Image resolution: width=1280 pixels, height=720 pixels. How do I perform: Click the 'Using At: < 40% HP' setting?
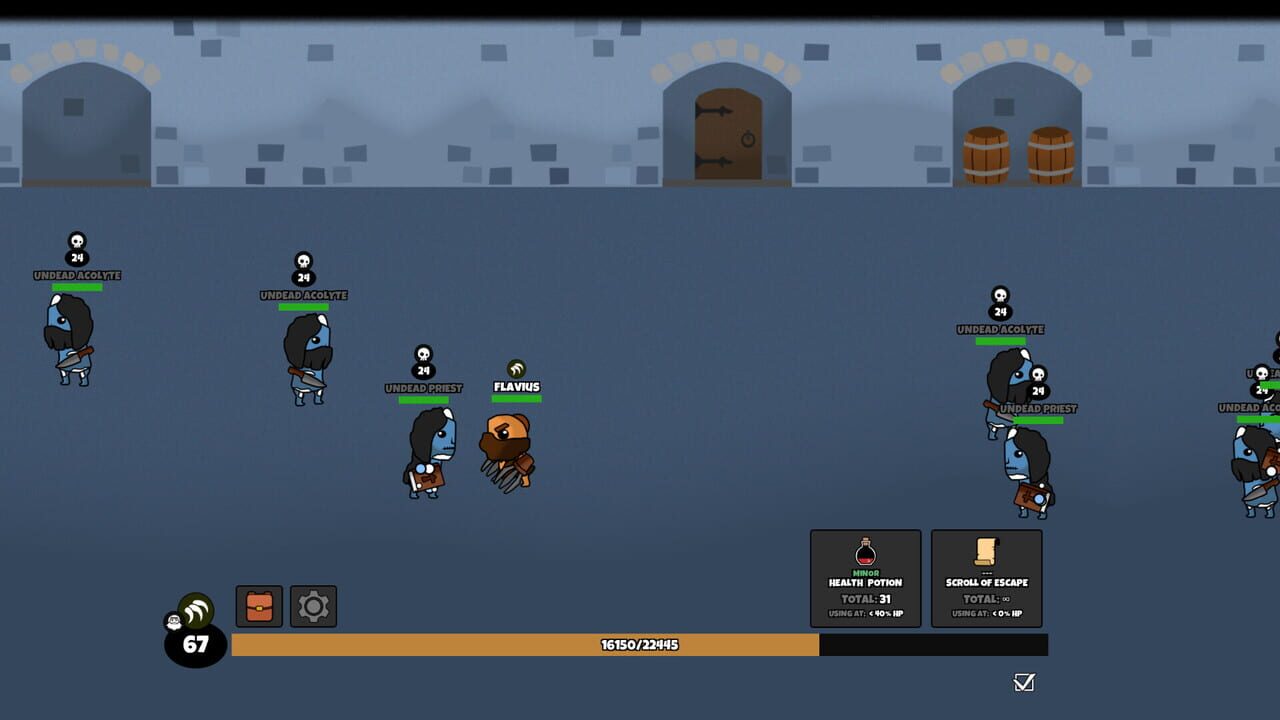[x=867, y=615]
